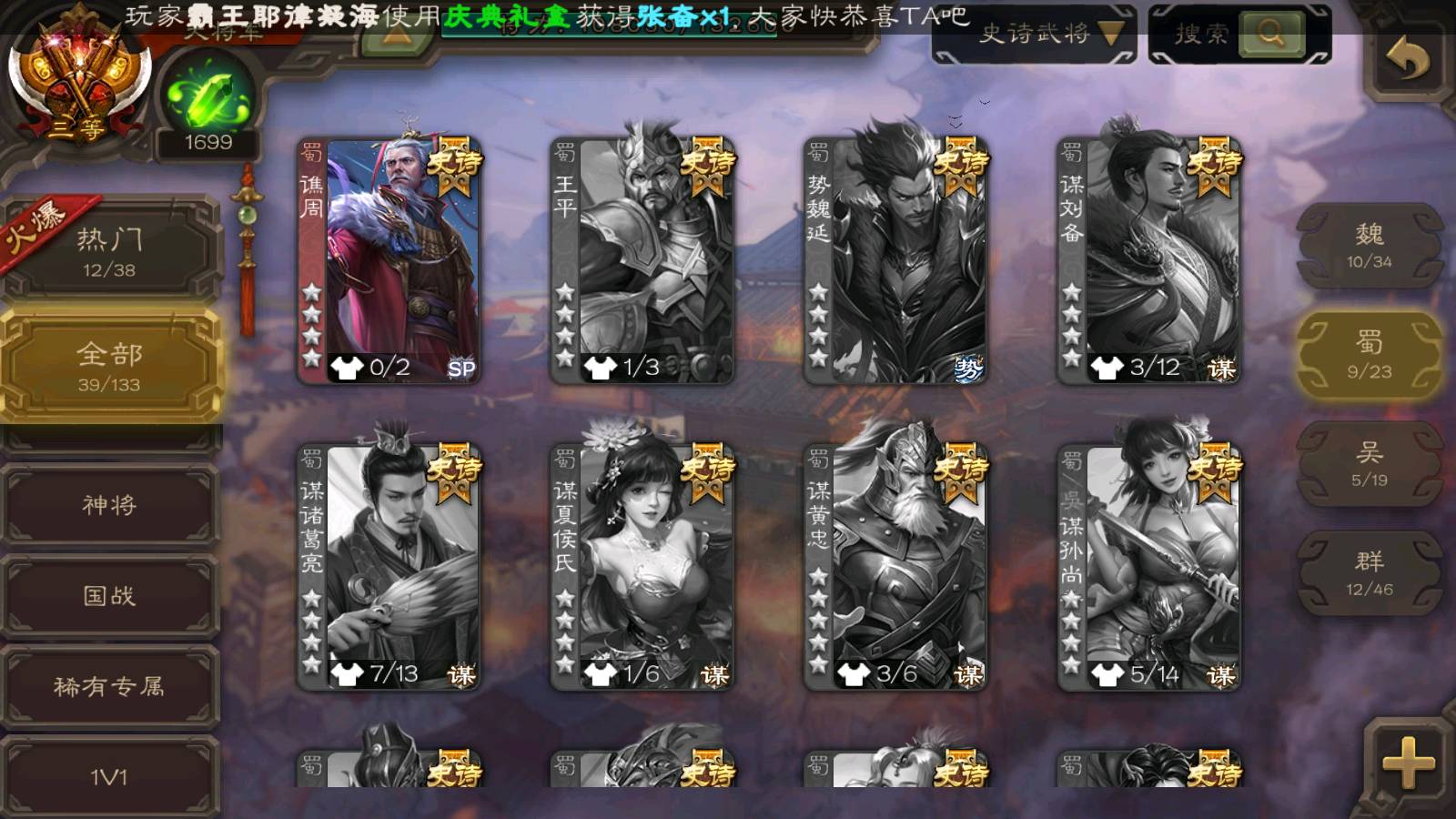The image size is (1456, 819).
Task: Open the 谋夏侯氏 hero card
Action: tap(642, 566)
